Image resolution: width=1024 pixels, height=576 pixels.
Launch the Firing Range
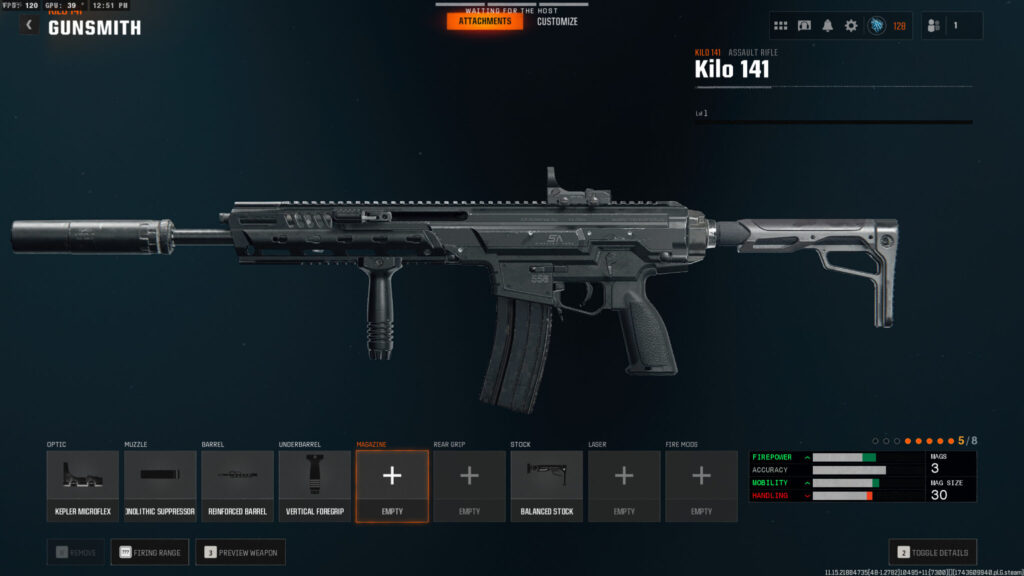[149, 552]
